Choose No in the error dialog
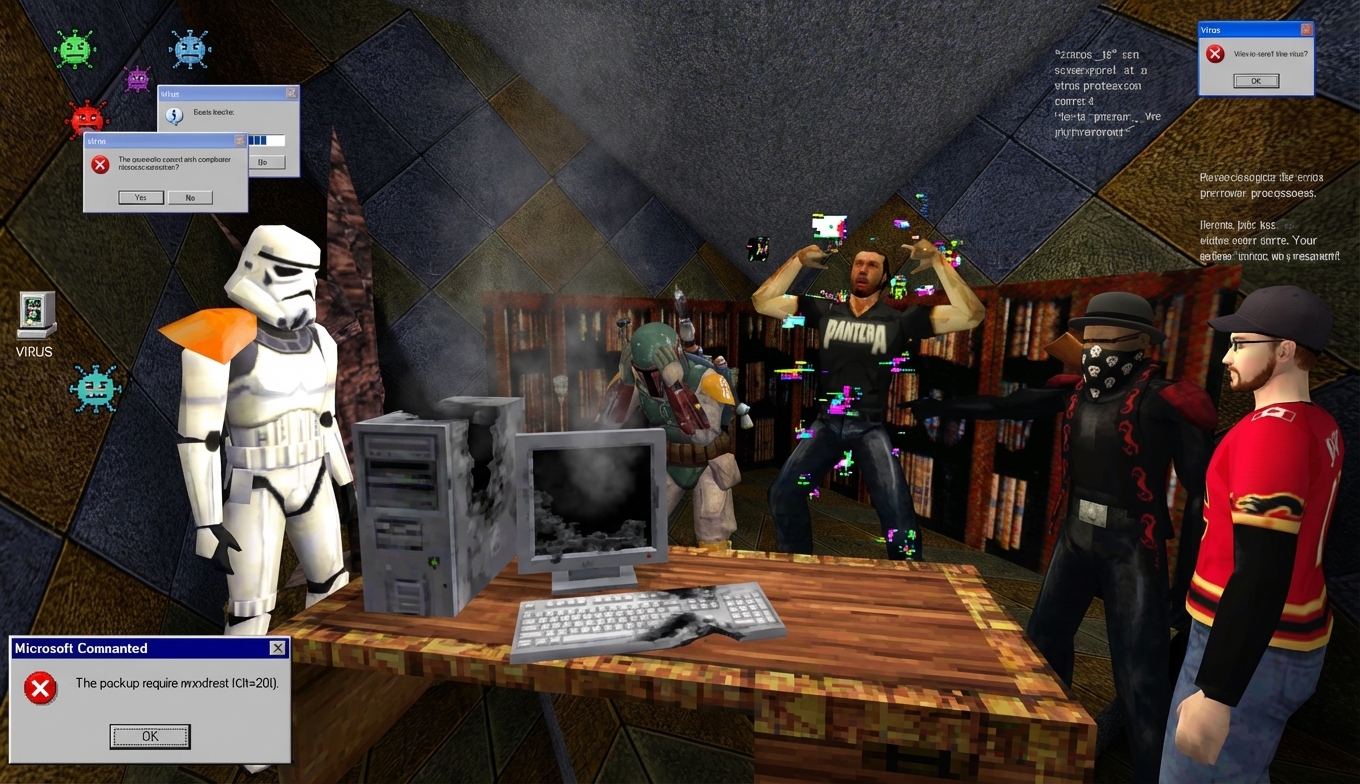Viewport: 1360px width, 784px height. pyautogui.click(x=190, y=197)
